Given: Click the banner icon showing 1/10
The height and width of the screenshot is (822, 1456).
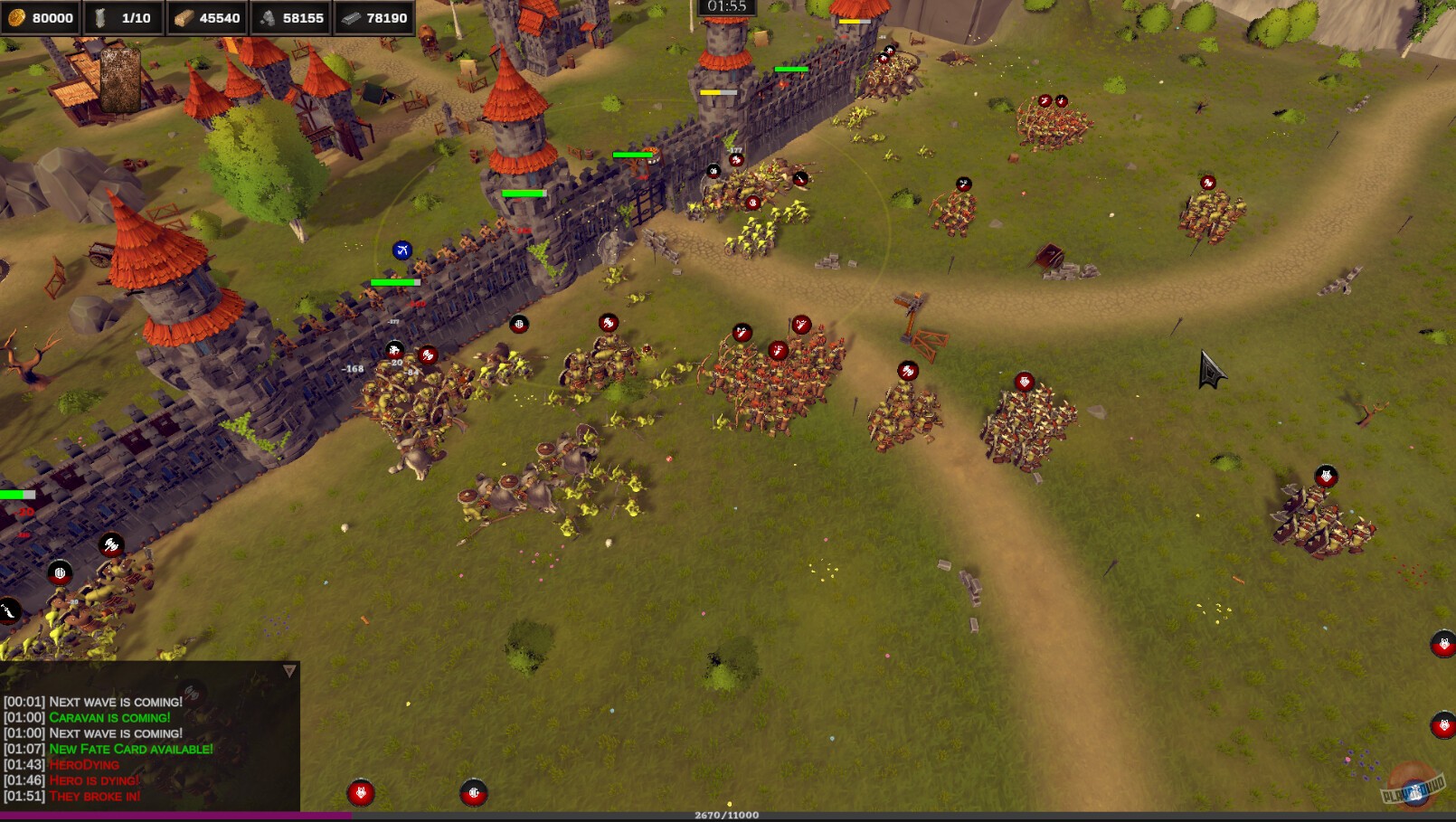Looking at the screenshot, I should [x=122, y=16].
